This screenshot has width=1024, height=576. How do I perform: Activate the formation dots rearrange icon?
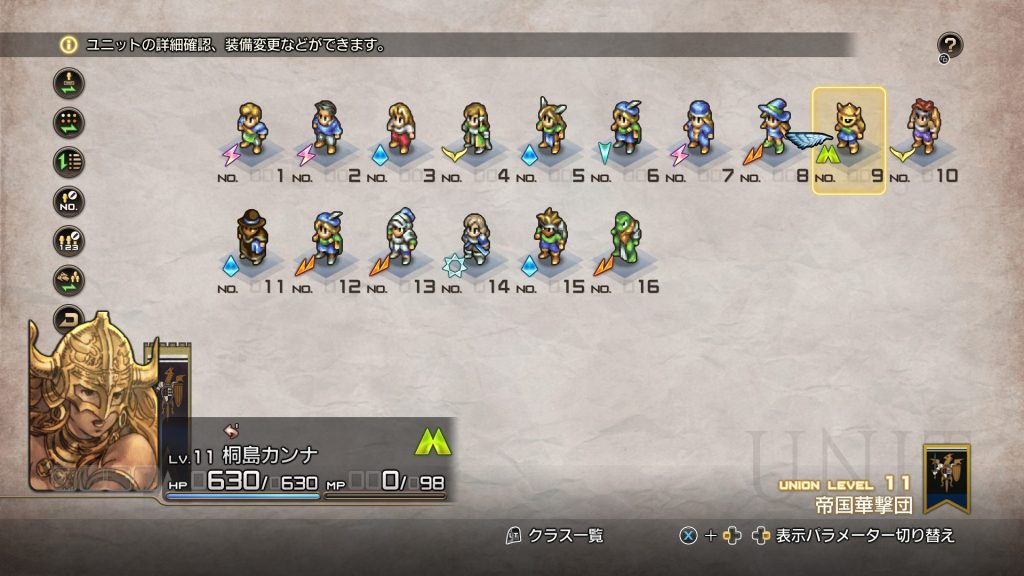(x=69, y=123)
